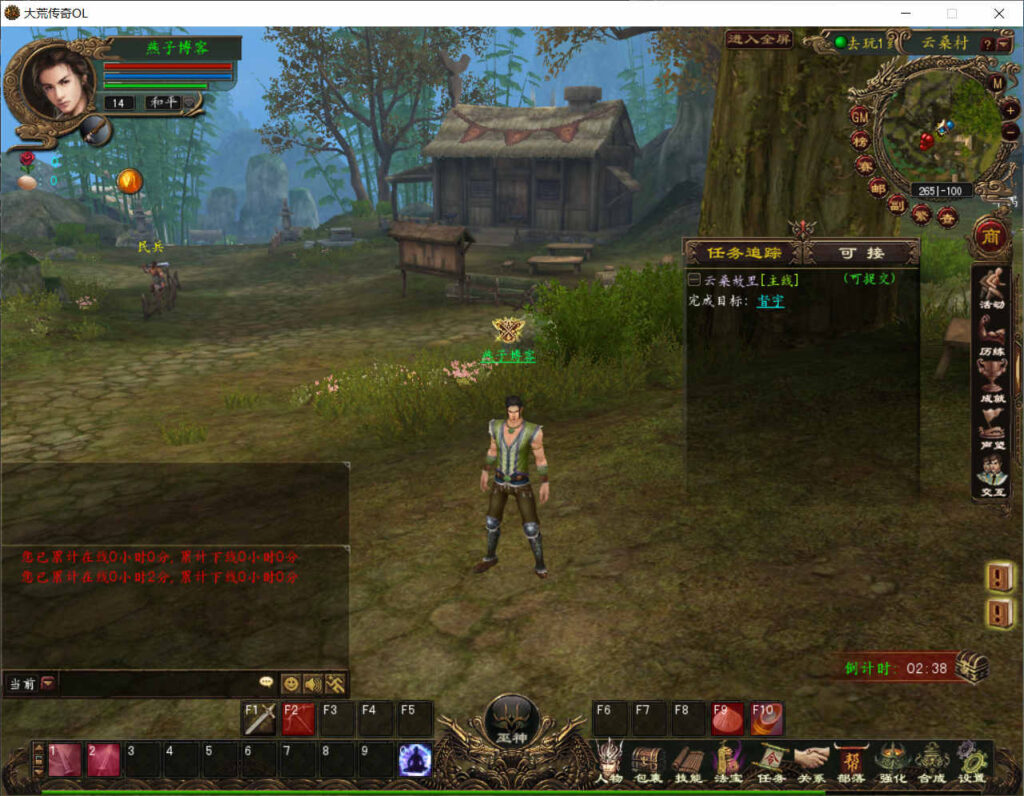The width and height of the screenshot is (1024, 796).
Task: Open the 强化 enhancement menu
Action: pyautogui.click(x=892, y=761)
